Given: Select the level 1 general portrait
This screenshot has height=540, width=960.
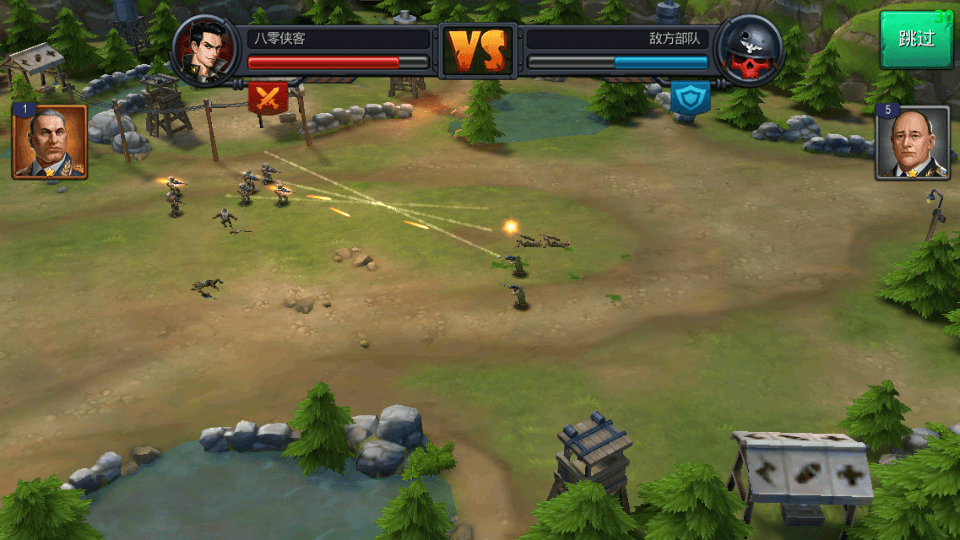Looking at the screenshot, I should (x=50, y=143).
